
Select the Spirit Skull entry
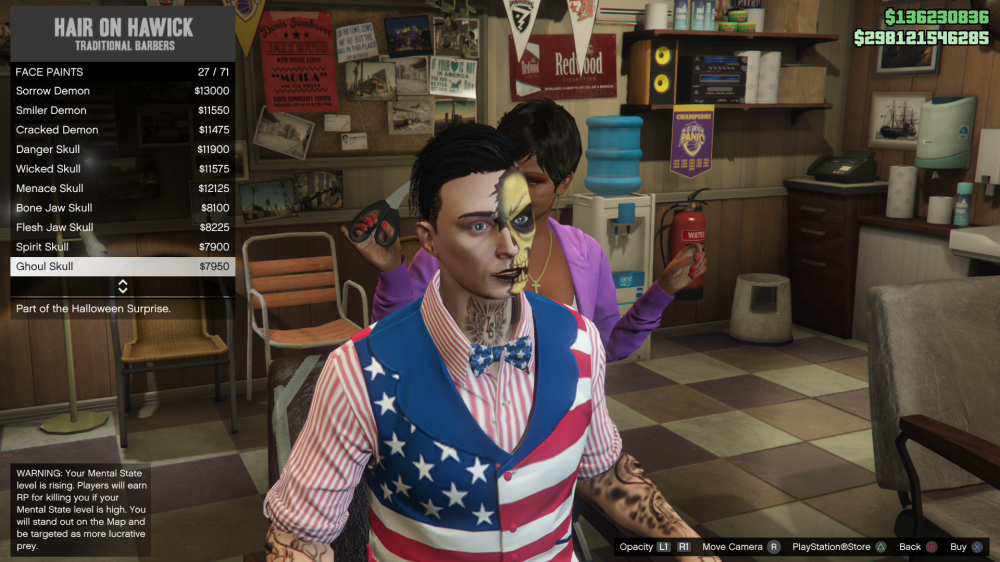[x=122, y=247]
